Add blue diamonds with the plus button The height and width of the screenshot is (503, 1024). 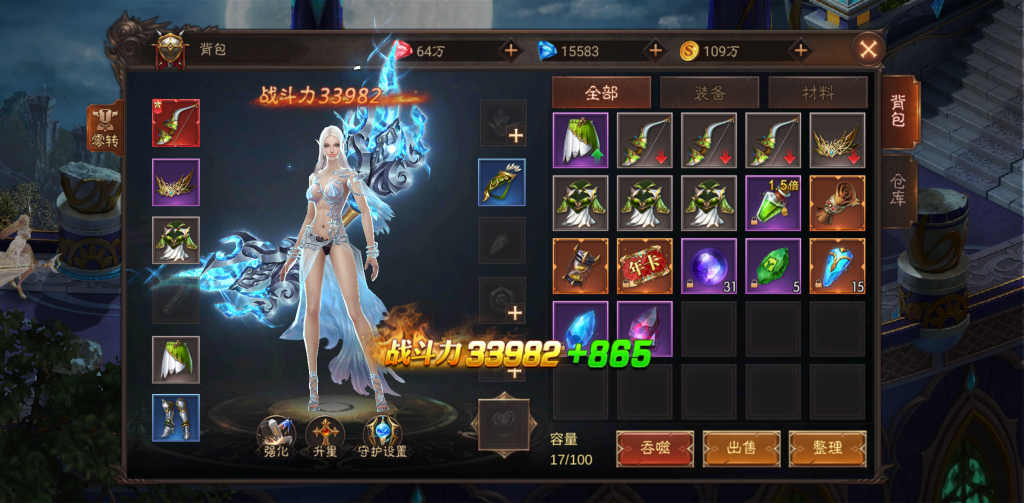click(655, 50)
